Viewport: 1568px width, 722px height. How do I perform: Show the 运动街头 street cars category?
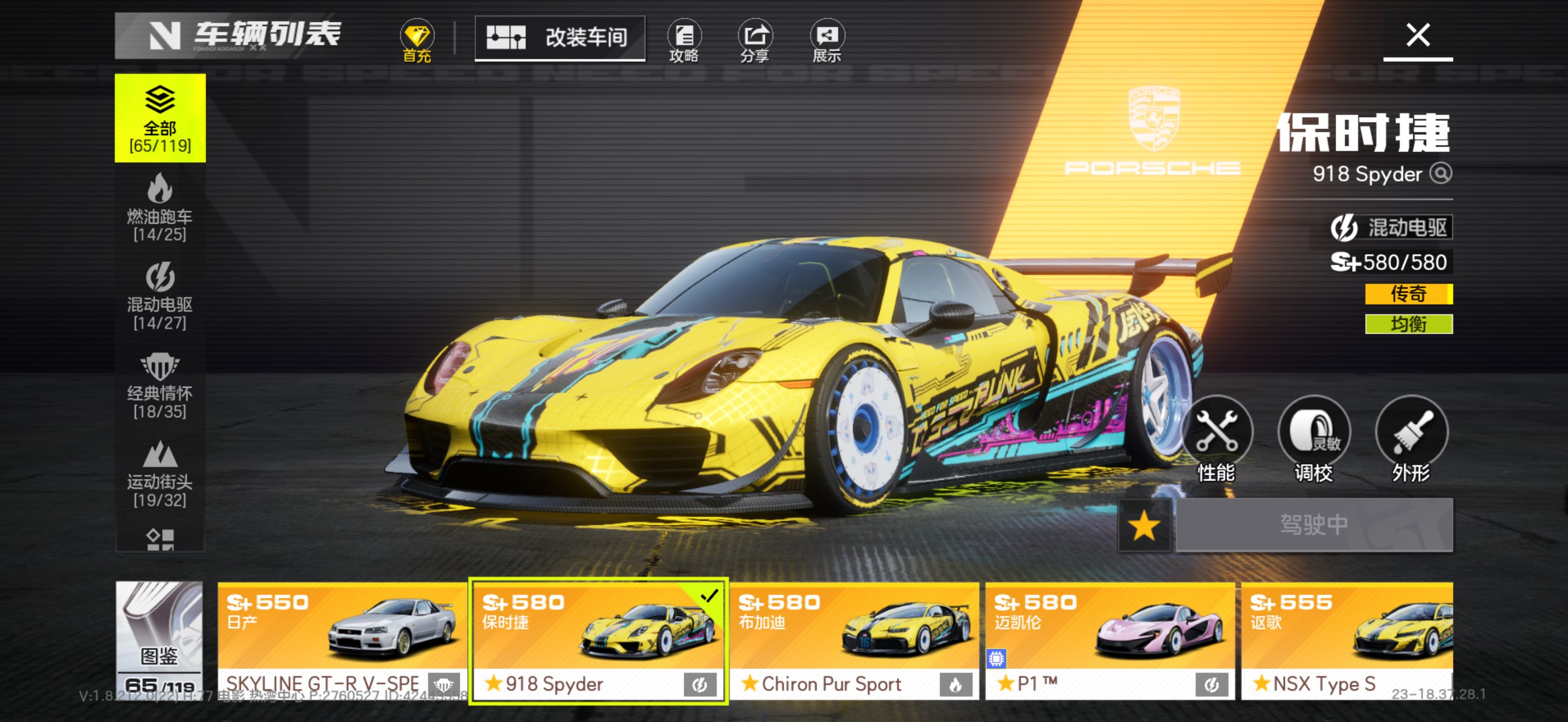tap(160, 474)
